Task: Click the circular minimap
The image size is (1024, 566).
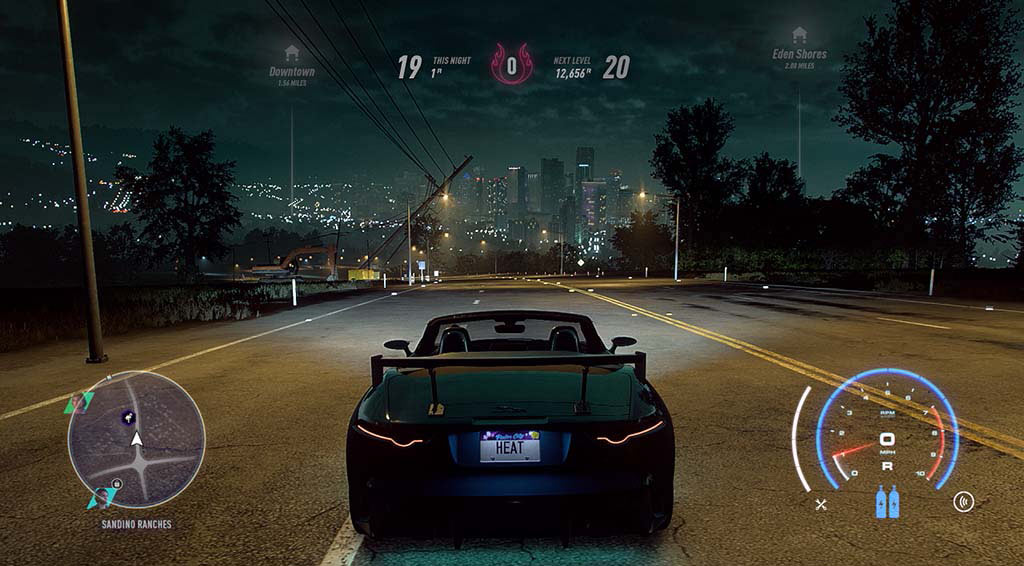Action: point(136,439)
